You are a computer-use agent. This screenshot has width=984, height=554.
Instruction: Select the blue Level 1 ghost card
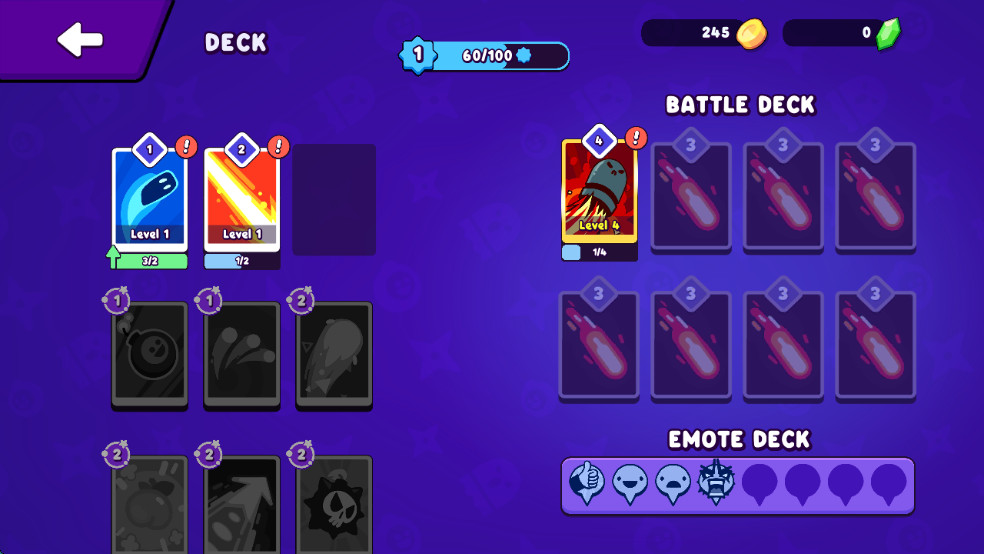click(x=150, y=200)
